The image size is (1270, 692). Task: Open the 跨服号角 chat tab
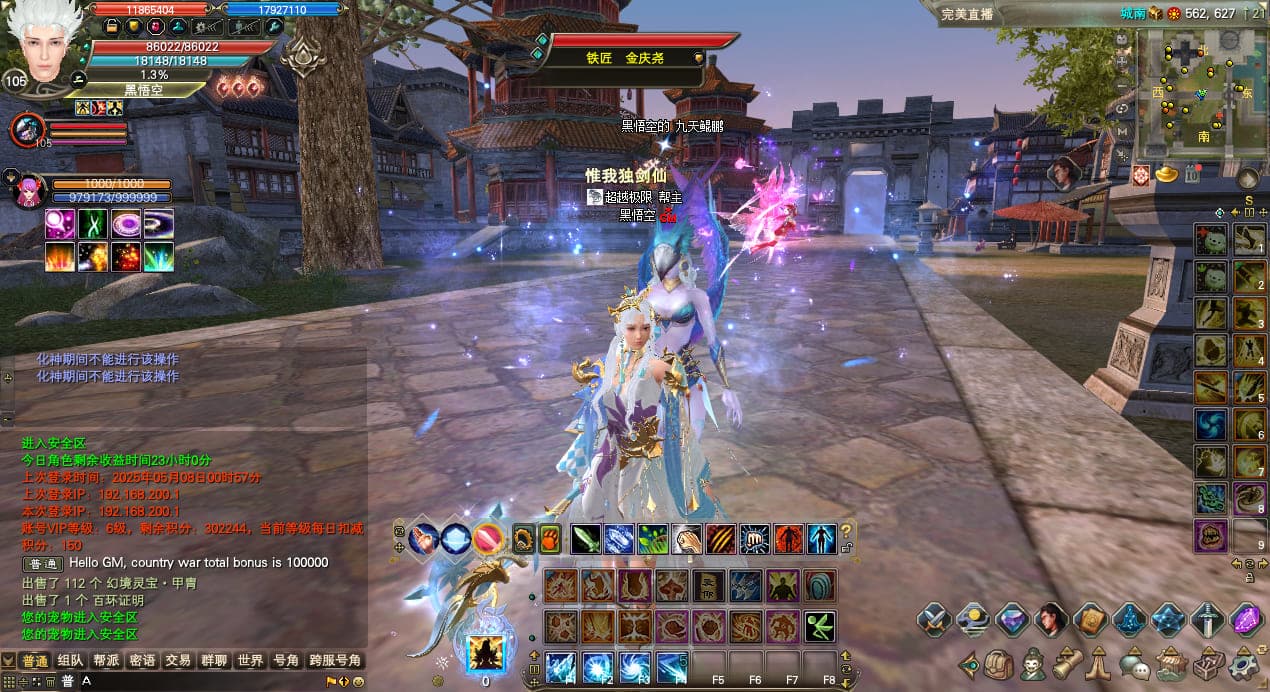(x=335, y=661)
